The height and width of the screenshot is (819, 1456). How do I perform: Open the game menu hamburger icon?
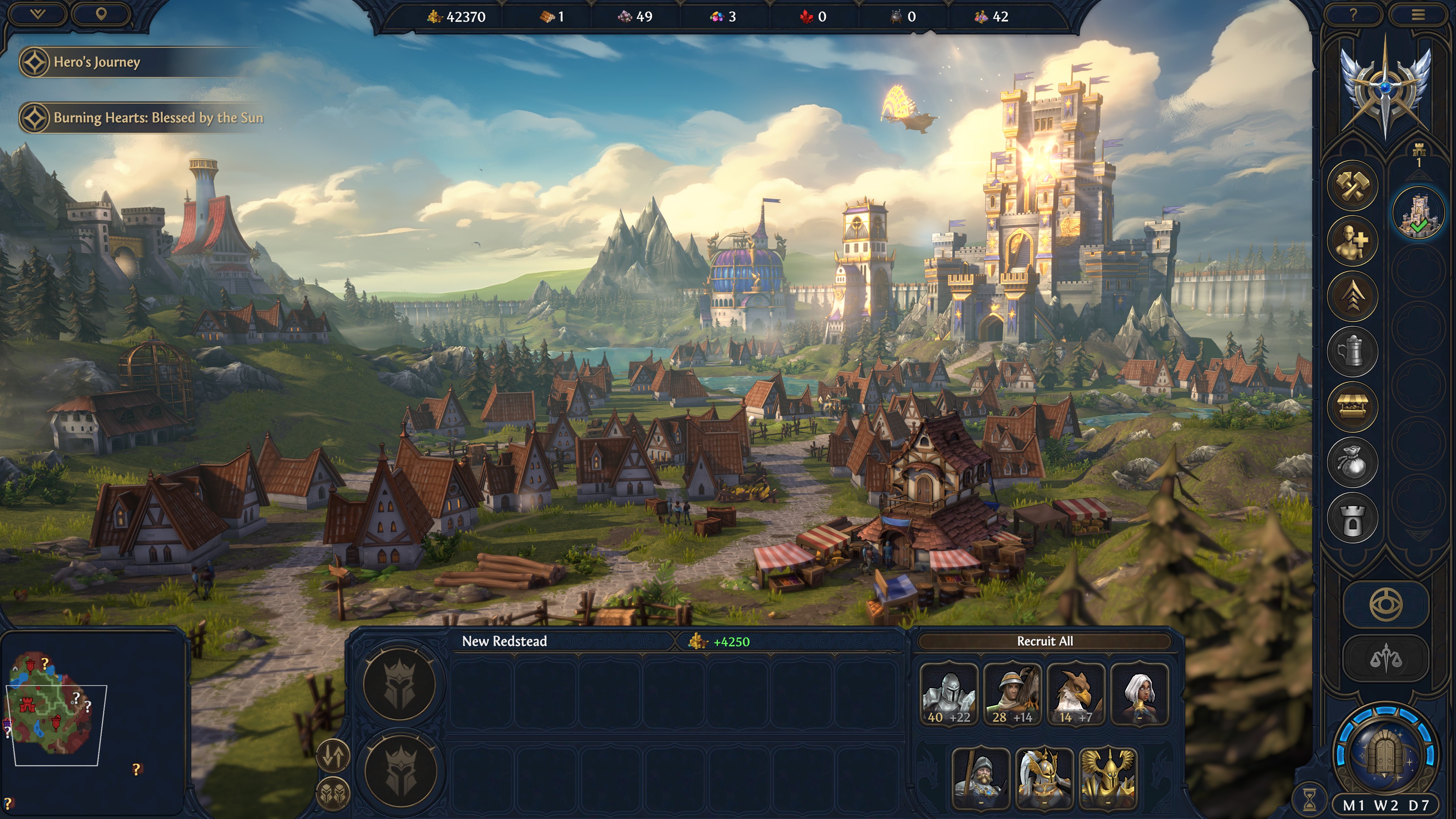[x=1419, y=14]
